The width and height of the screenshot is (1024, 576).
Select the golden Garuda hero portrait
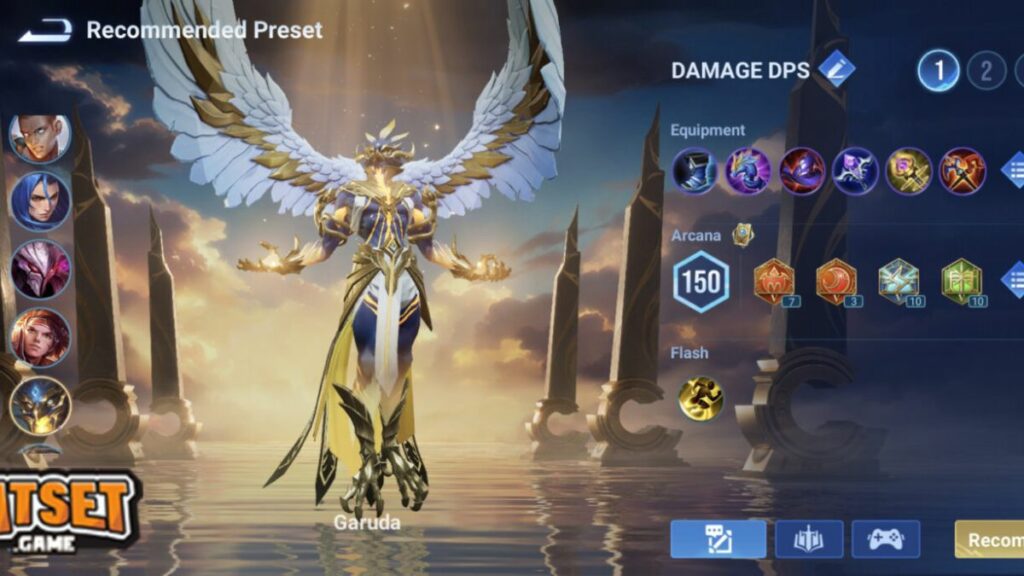tap(40, 405)
